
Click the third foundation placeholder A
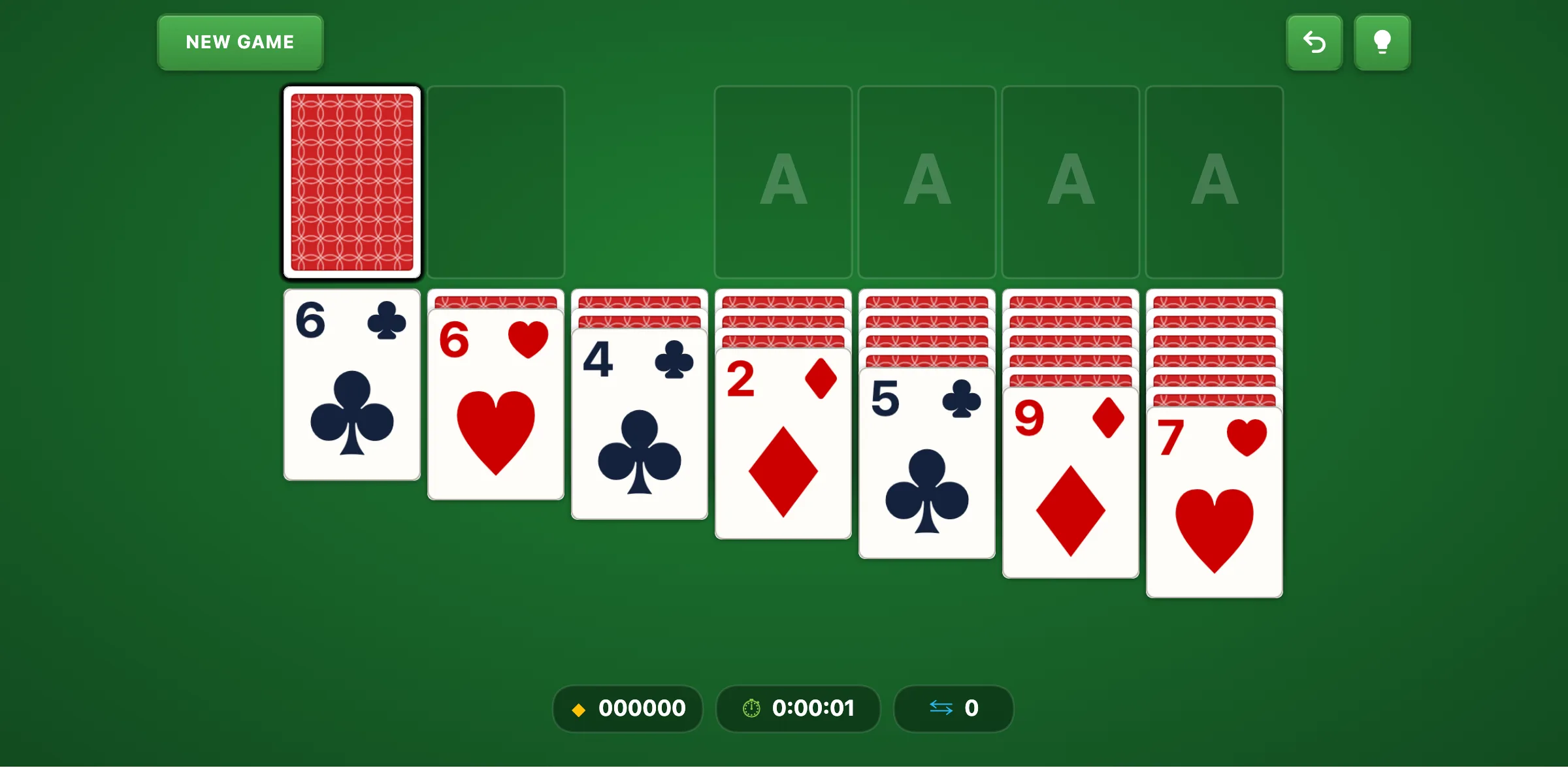[1070, 182]
